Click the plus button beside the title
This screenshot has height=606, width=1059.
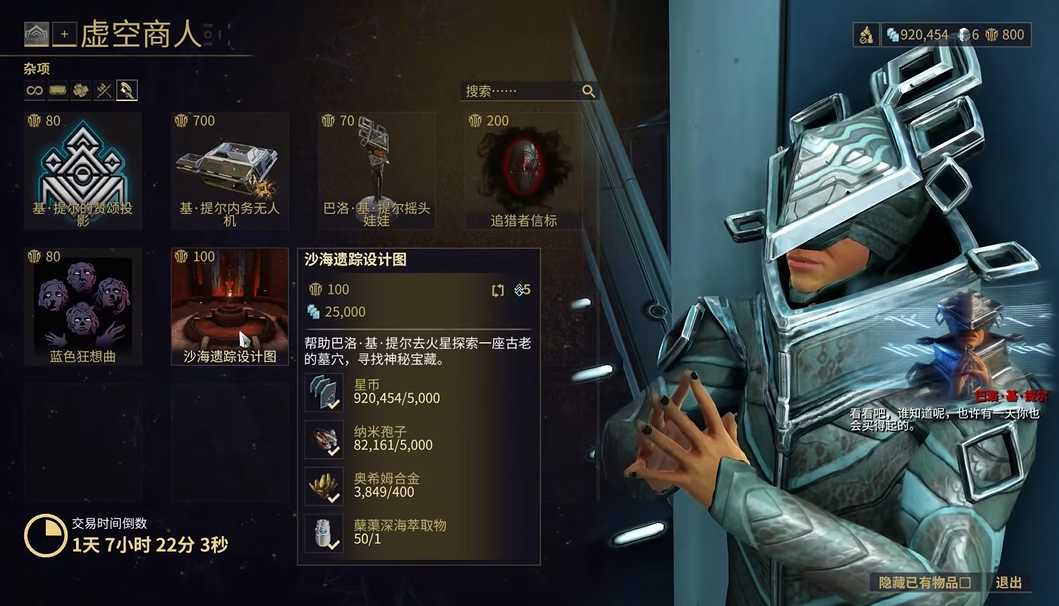(x=65, y=35)
